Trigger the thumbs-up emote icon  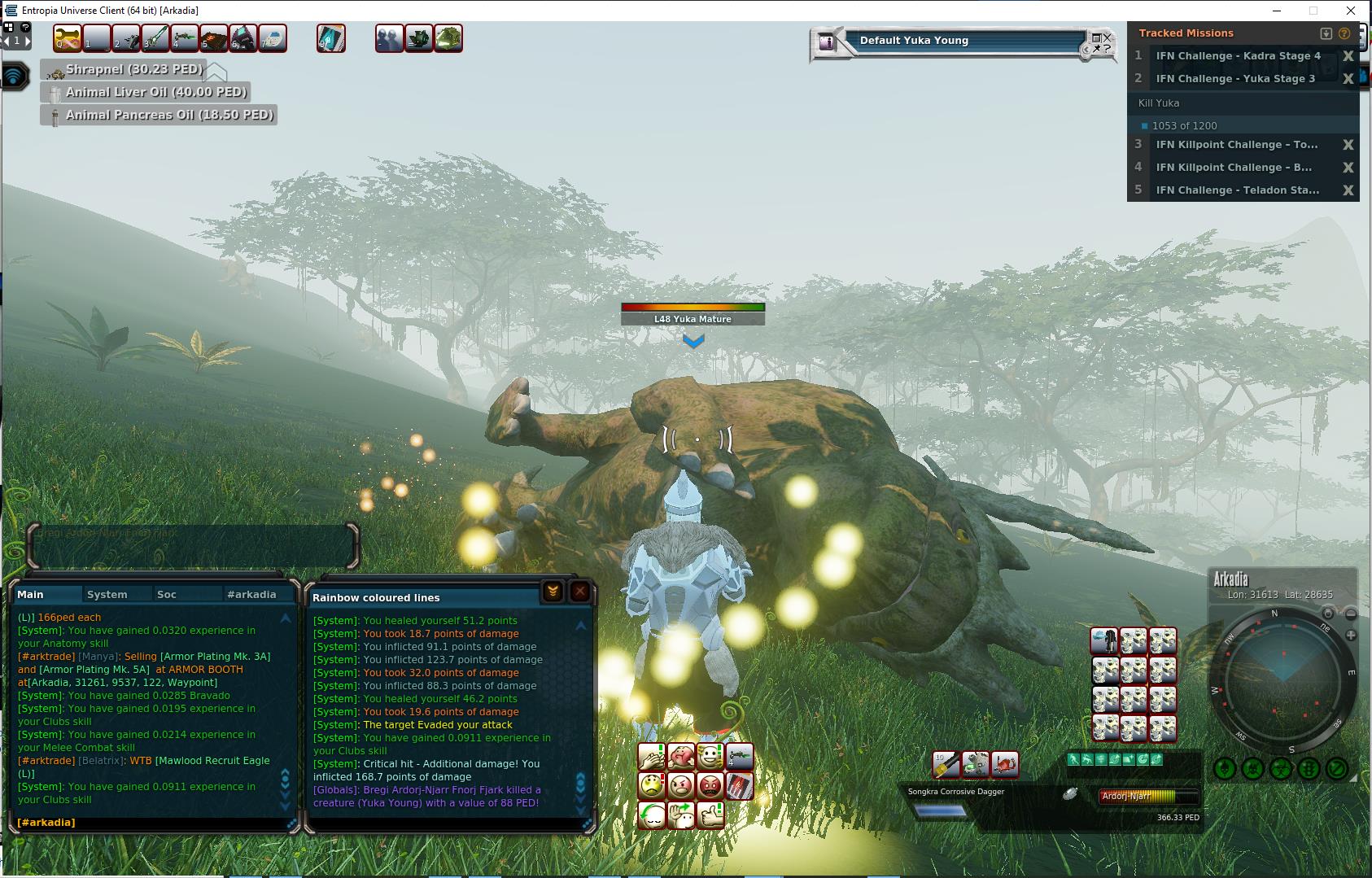(x=710, y=815)
